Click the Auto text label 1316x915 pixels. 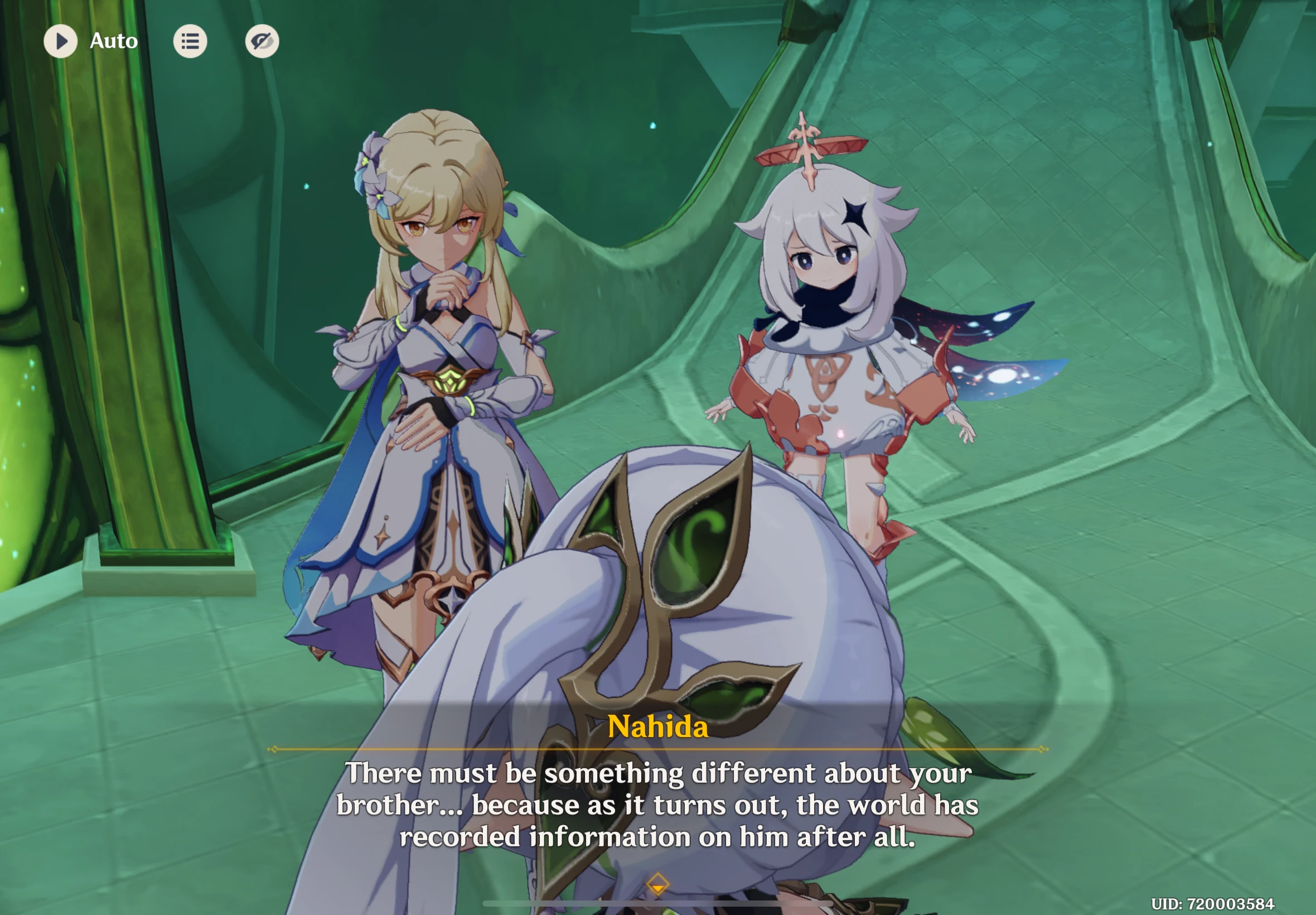(x=113, y=41)
